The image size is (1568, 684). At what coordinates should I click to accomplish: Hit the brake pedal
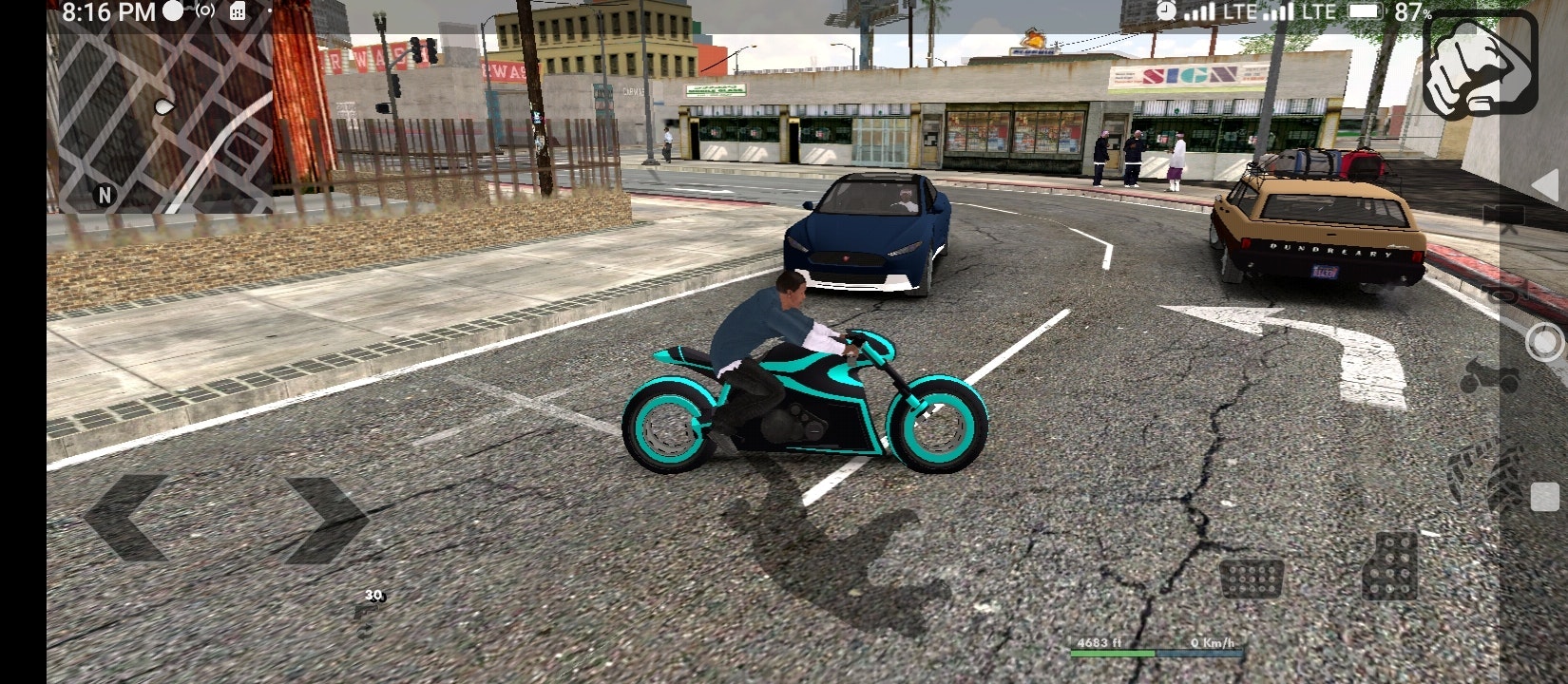coord(1251,577)
